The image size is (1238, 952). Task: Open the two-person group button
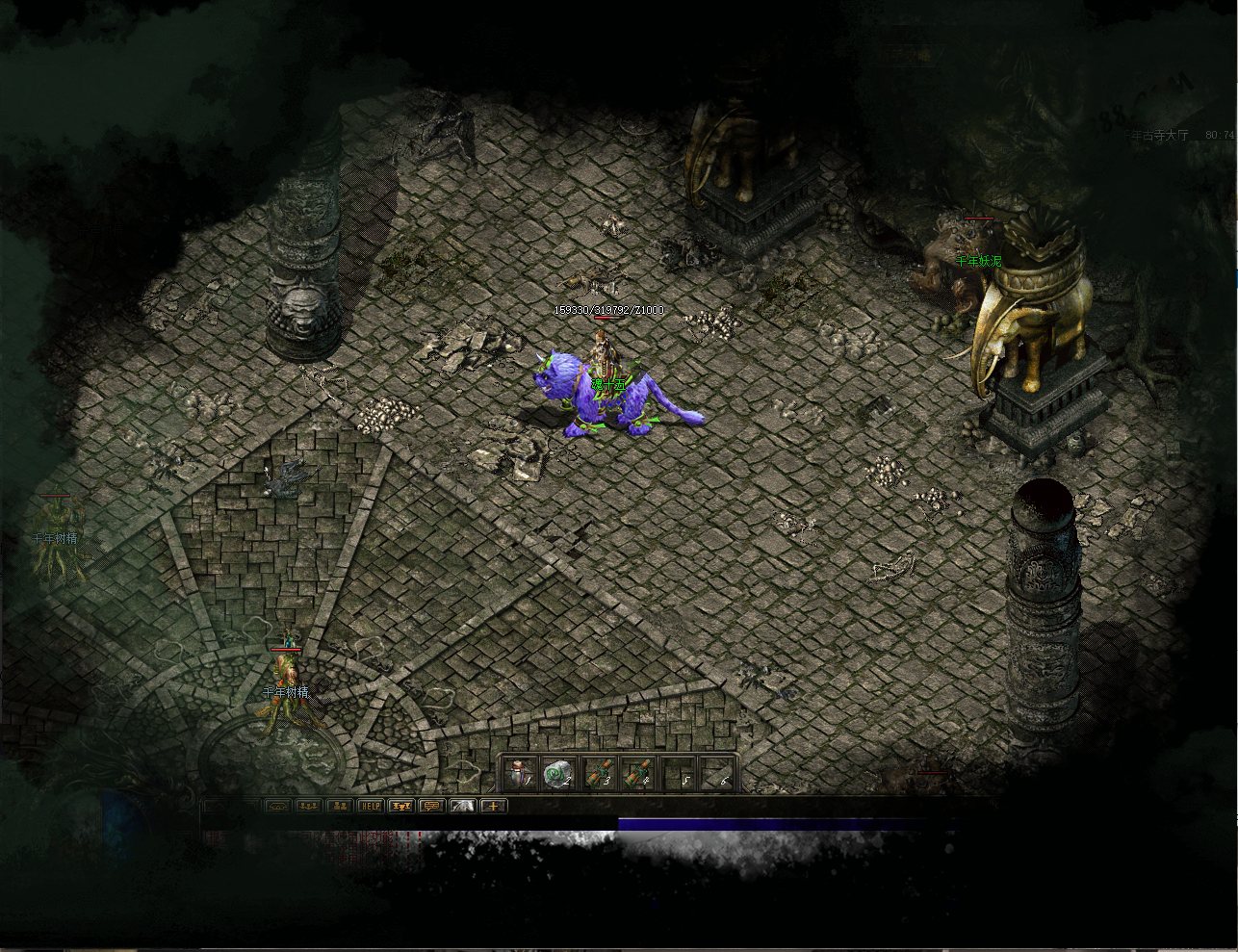[x=339, y=806]
